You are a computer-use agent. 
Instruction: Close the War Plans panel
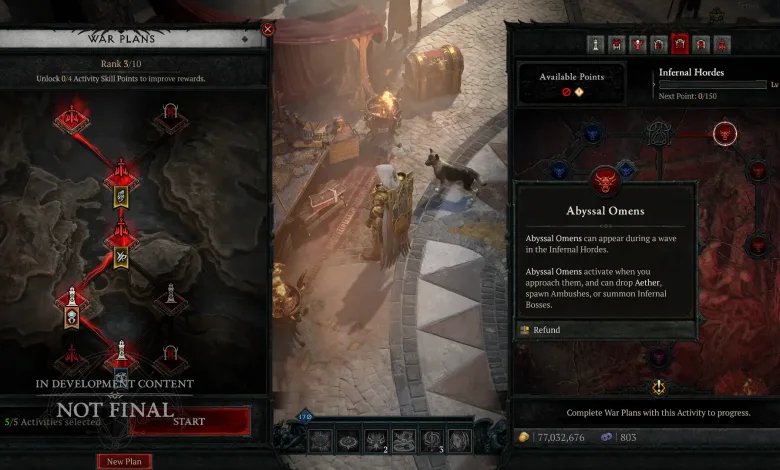tap(267, 30)
